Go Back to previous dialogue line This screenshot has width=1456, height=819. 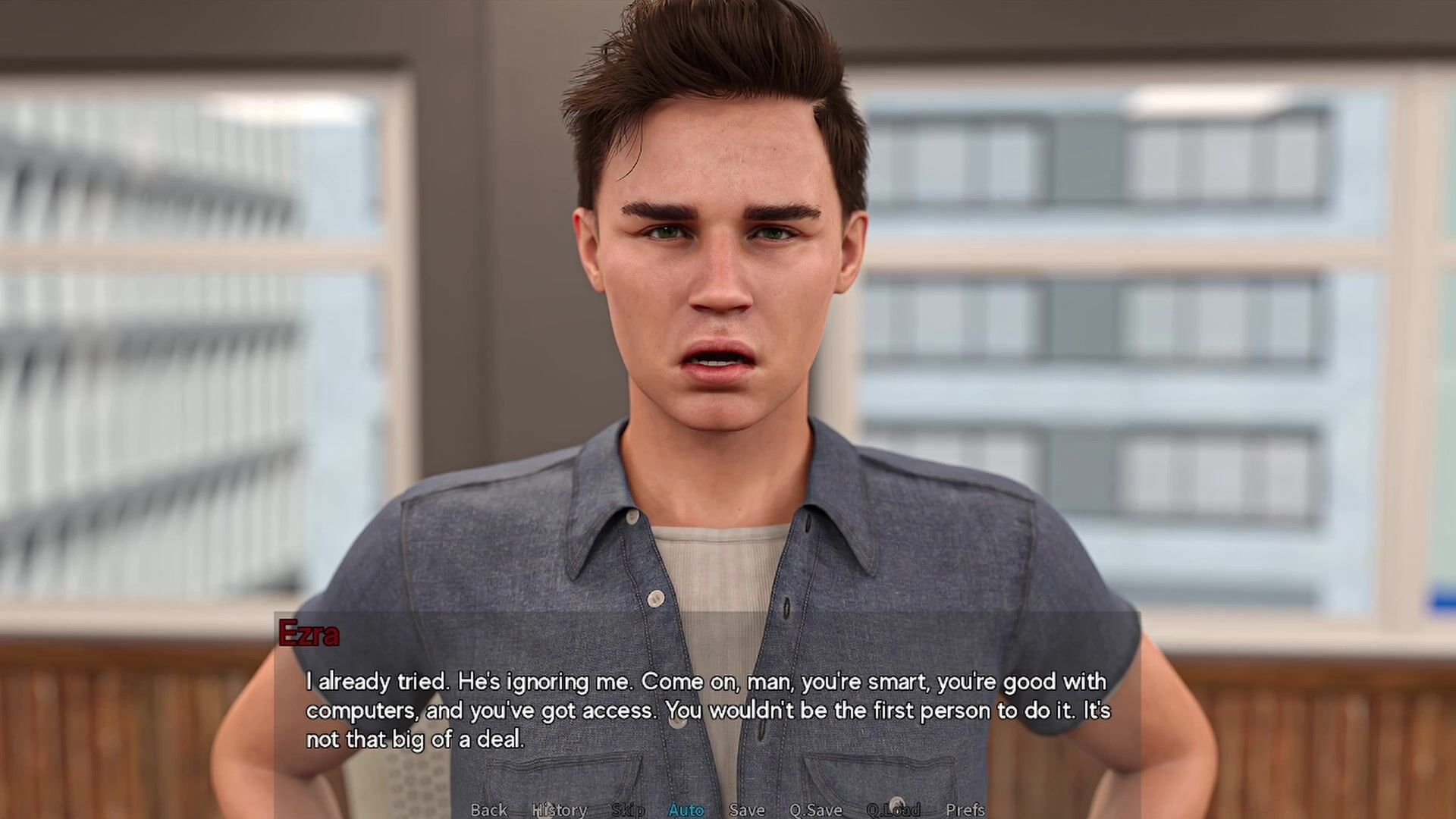point(488,809)
